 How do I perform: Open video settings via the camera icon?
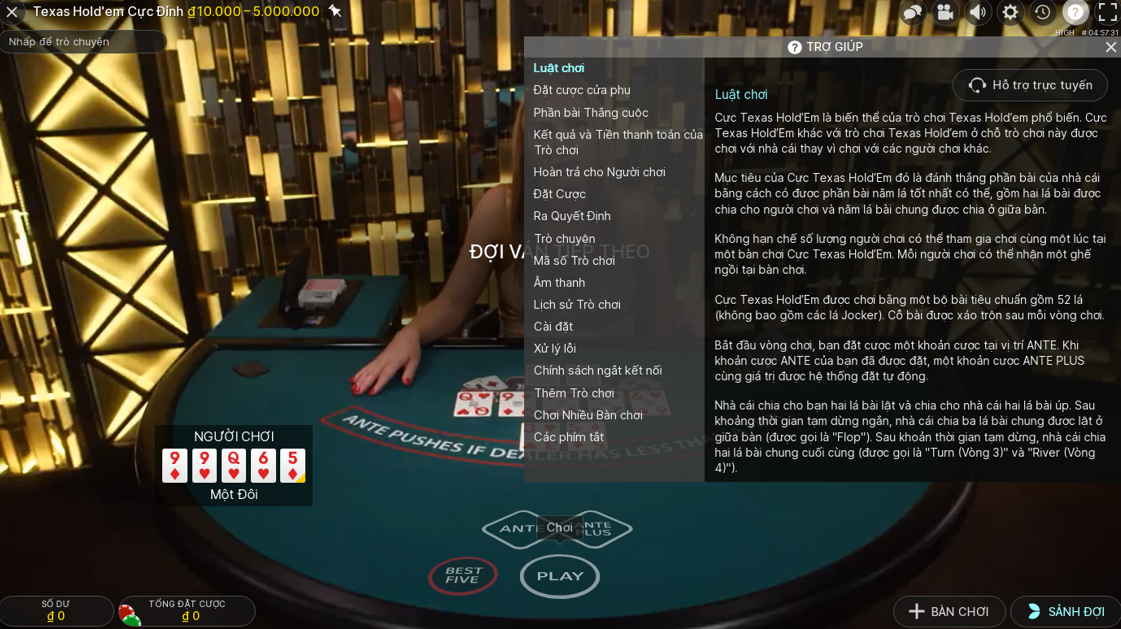click(945, 12)
